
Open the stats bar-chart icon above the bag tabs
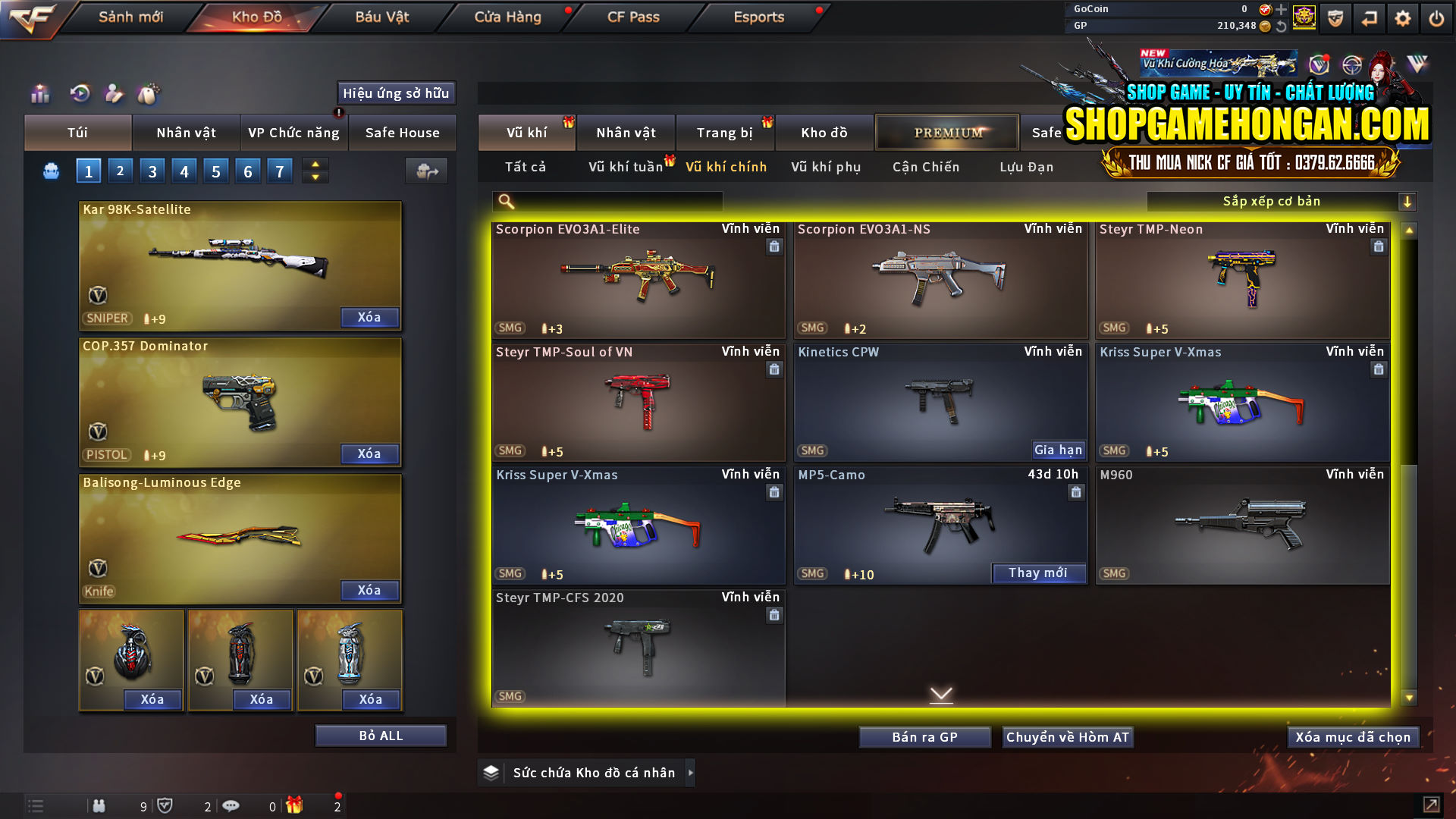(x=39, y=95)
